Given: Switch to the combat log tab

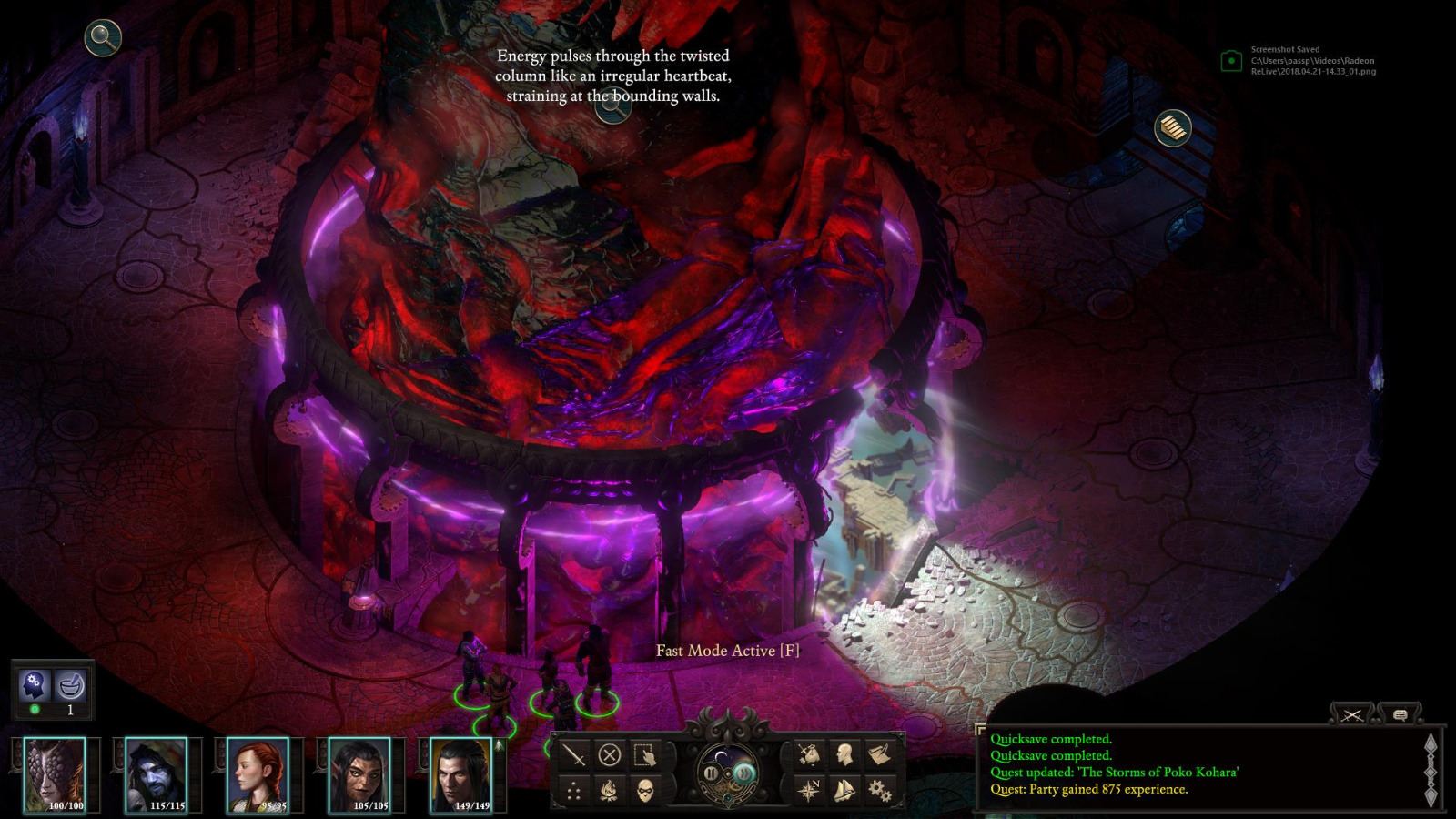Looking at the screenshot, I should [1352, 715].
